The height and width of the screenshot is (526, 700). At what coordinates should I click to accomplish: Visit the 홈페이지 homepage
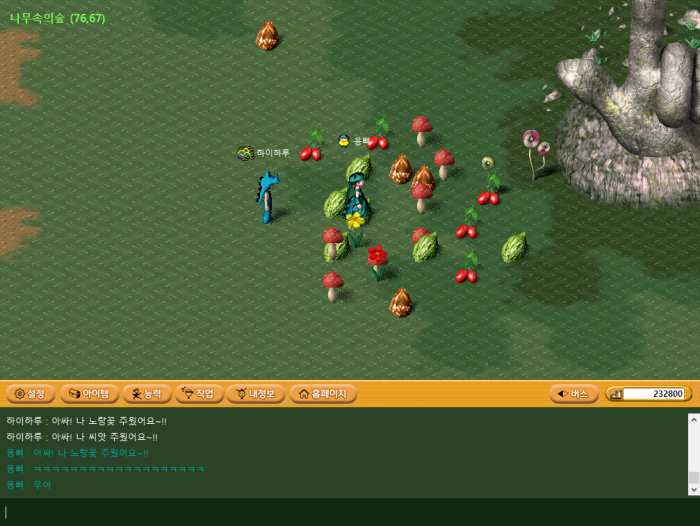(x=323, y=394)
